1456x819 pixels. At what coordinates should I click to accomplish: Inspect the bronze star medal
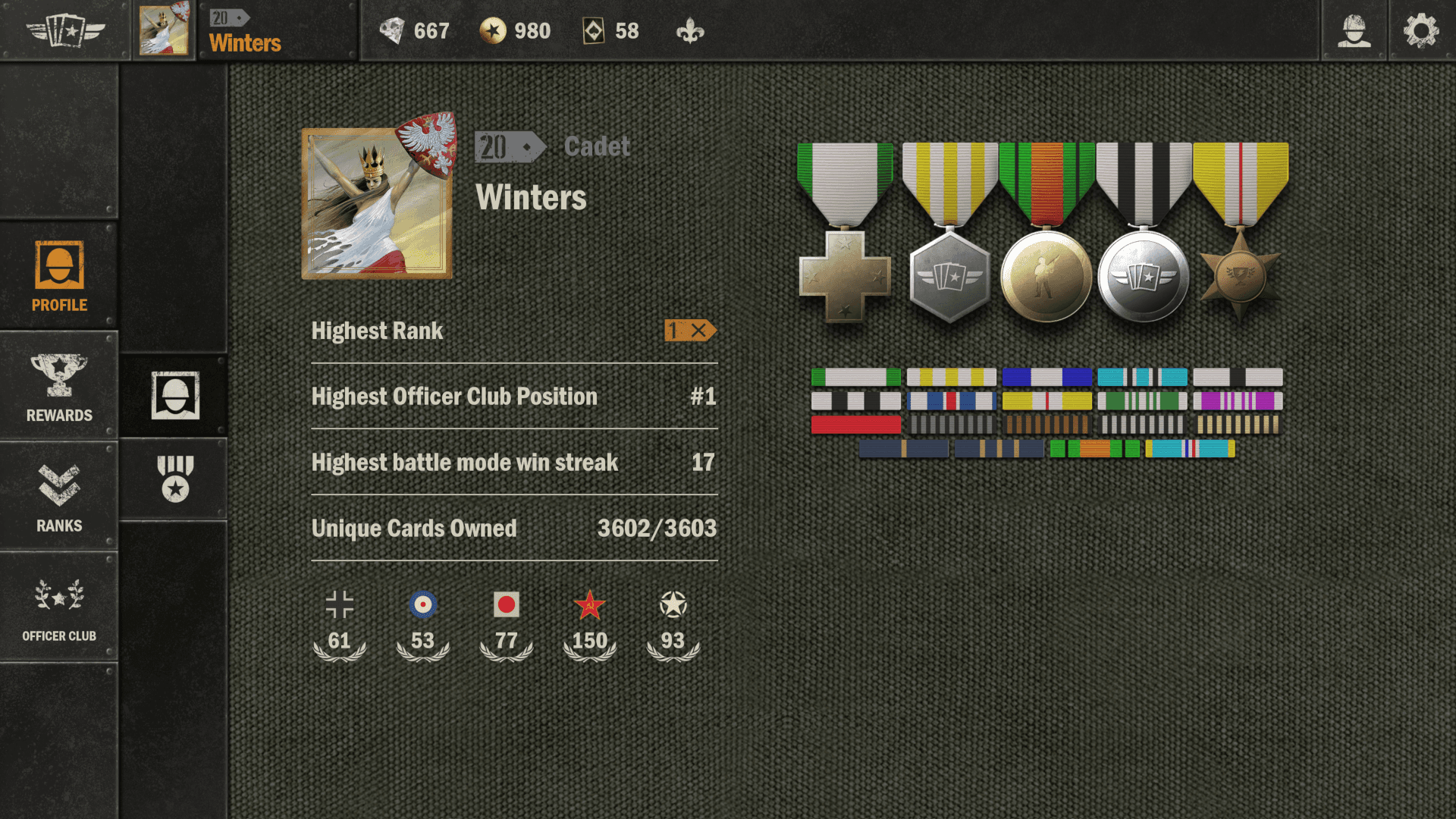(x=1241, y=276)
